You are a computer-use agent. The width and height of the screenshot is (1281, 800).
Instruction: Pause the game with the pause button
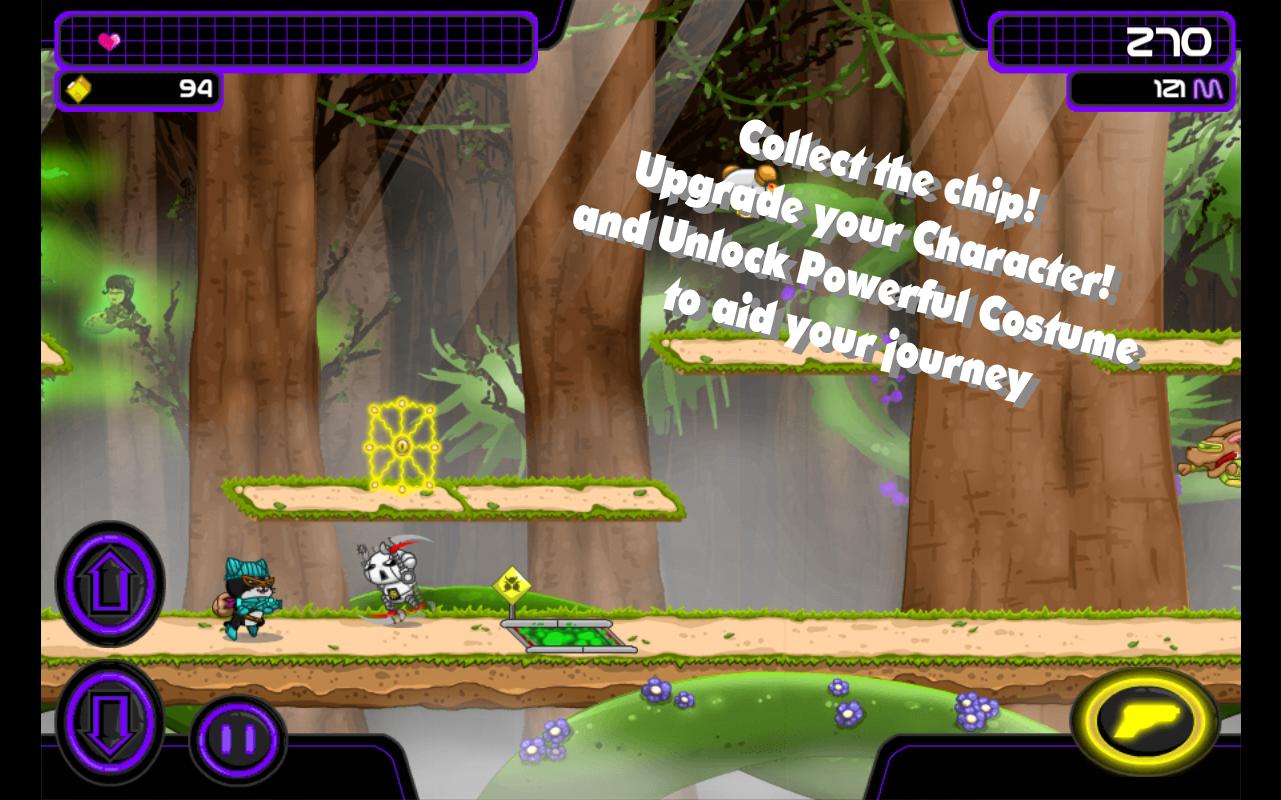pyautogui.click(x=238, y=740)
